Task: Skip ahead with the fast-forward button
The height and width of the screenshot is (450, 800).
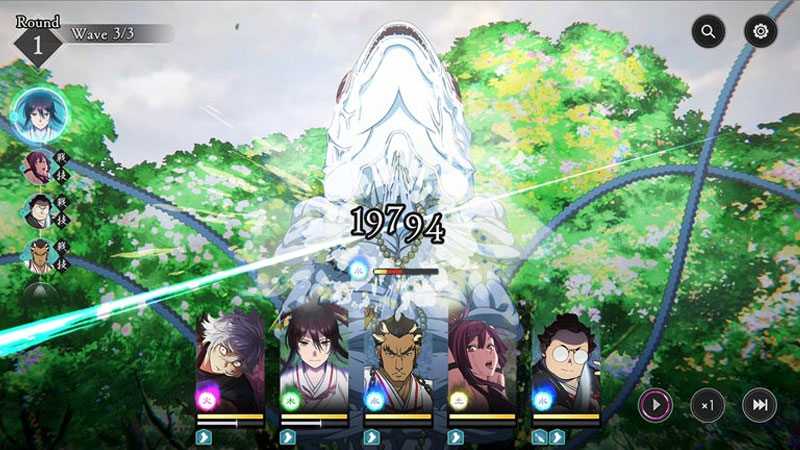Action: (x=759, y=405)
